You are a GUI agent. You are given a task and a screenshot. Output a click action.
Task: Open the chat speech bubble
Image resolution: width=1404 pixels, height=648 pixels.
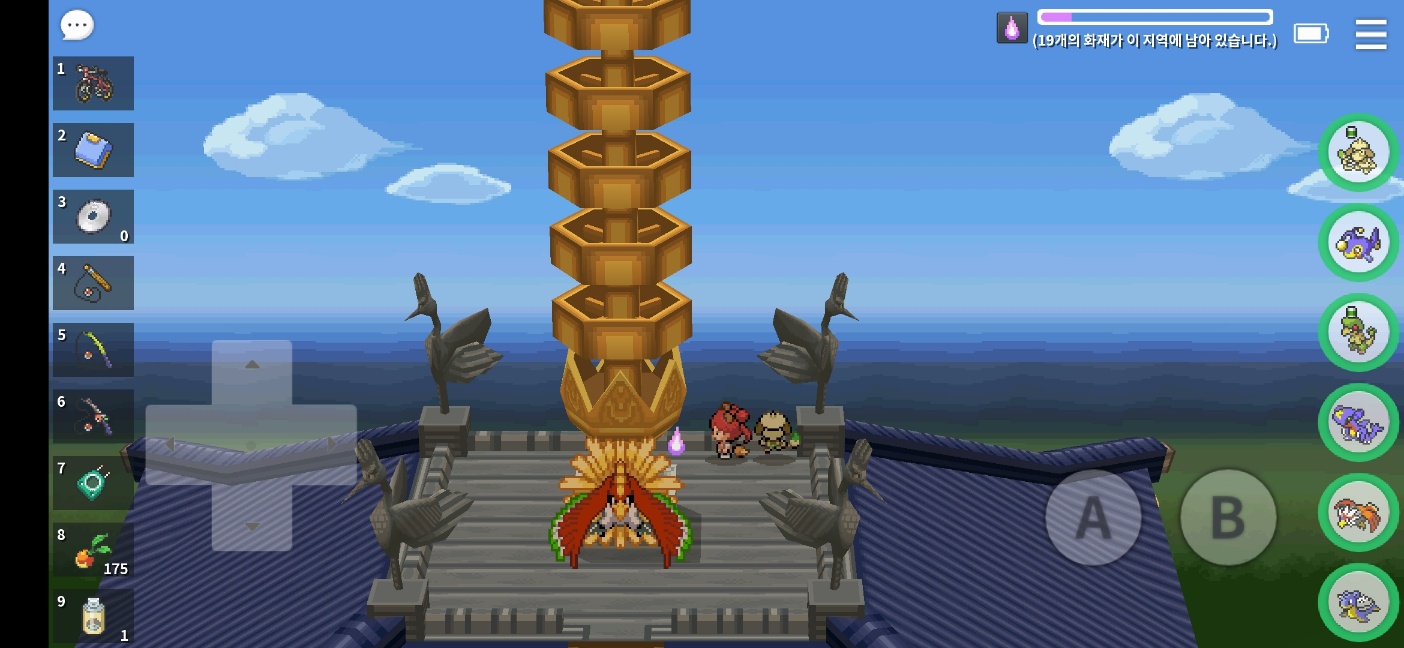point(77,25)
